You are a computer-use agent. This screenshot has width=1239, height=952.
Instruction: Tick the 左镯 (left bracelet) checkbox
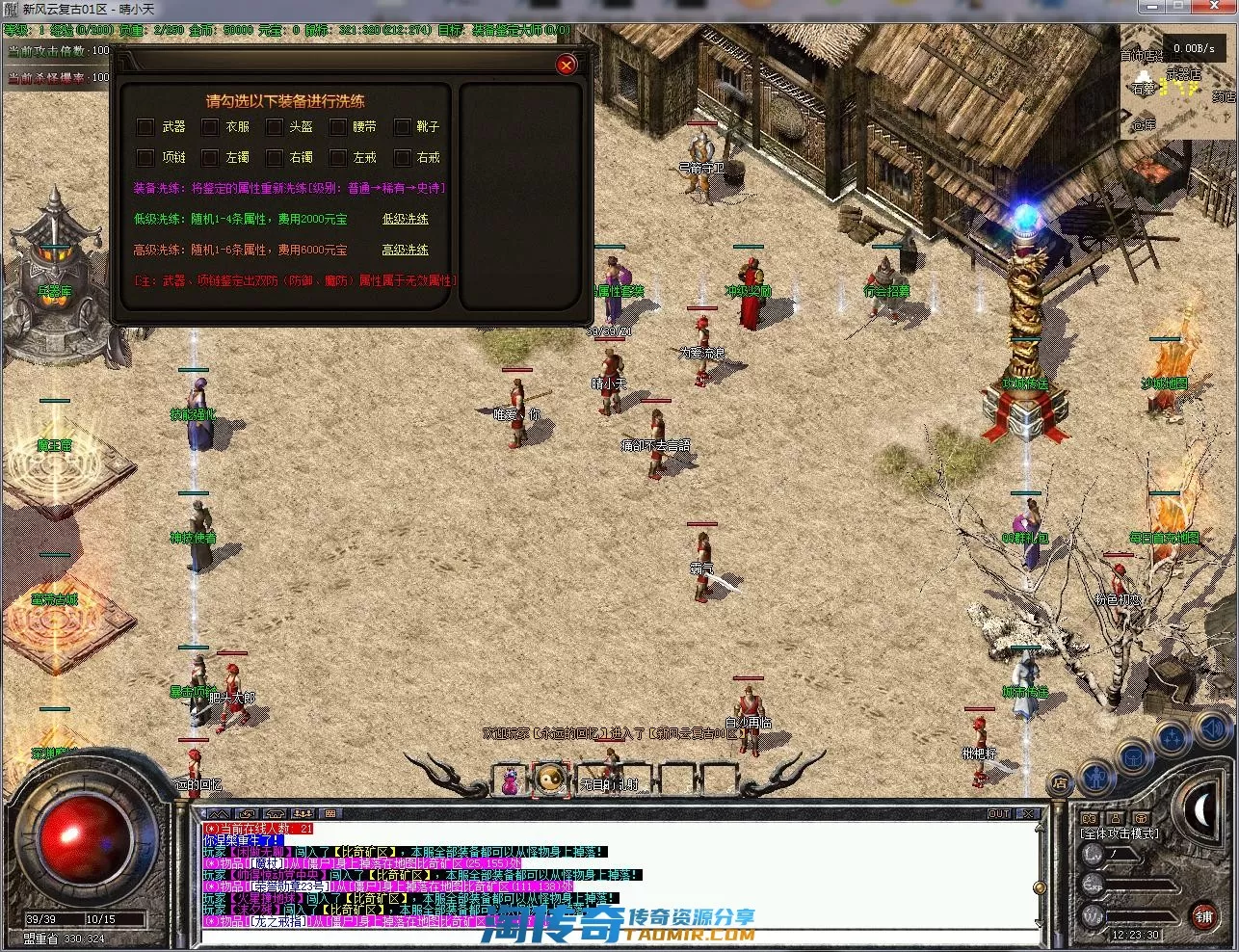pos(210,157)
